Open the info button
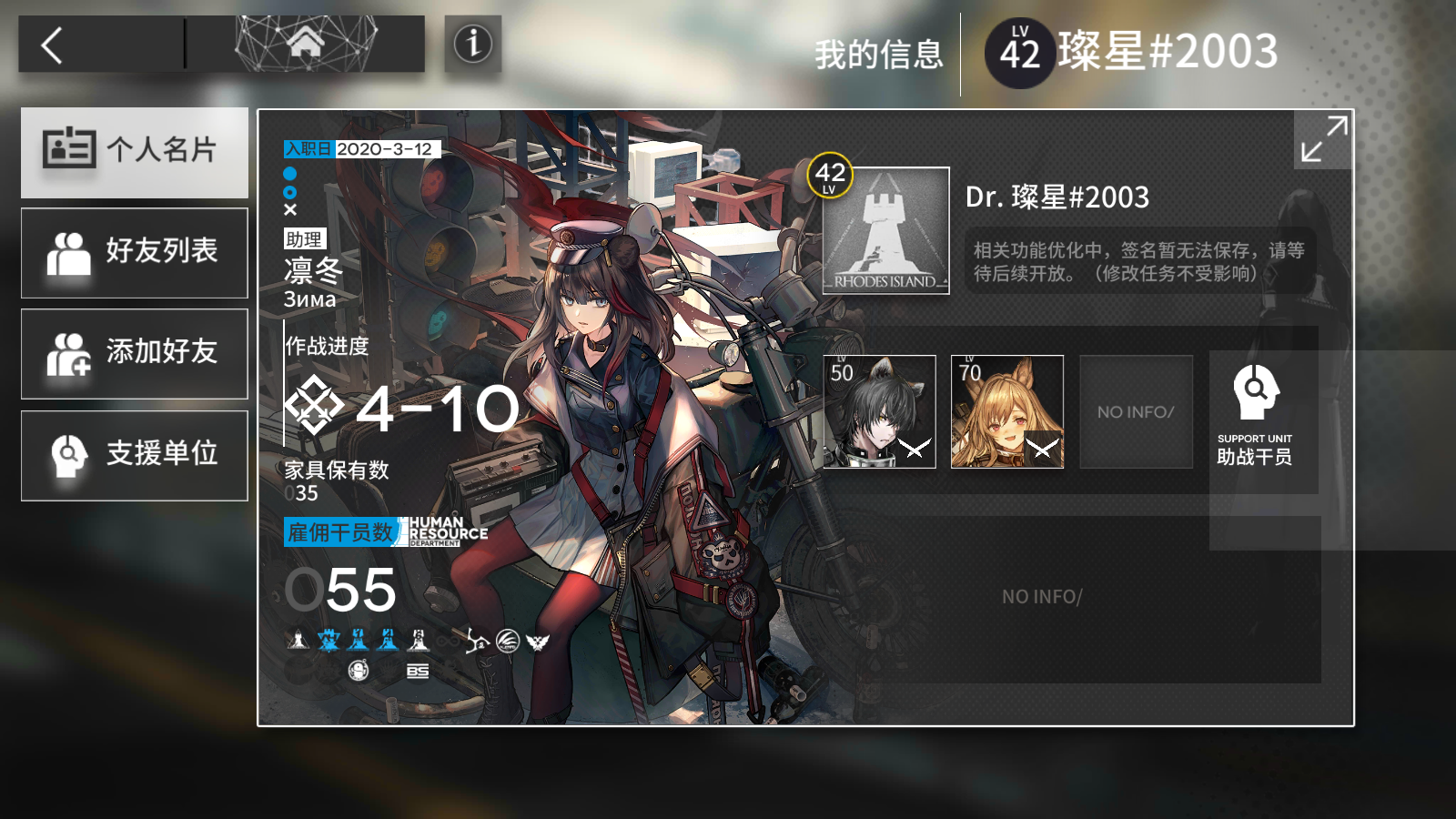The height and width of the screenshot is (819, 1456). 472,44
